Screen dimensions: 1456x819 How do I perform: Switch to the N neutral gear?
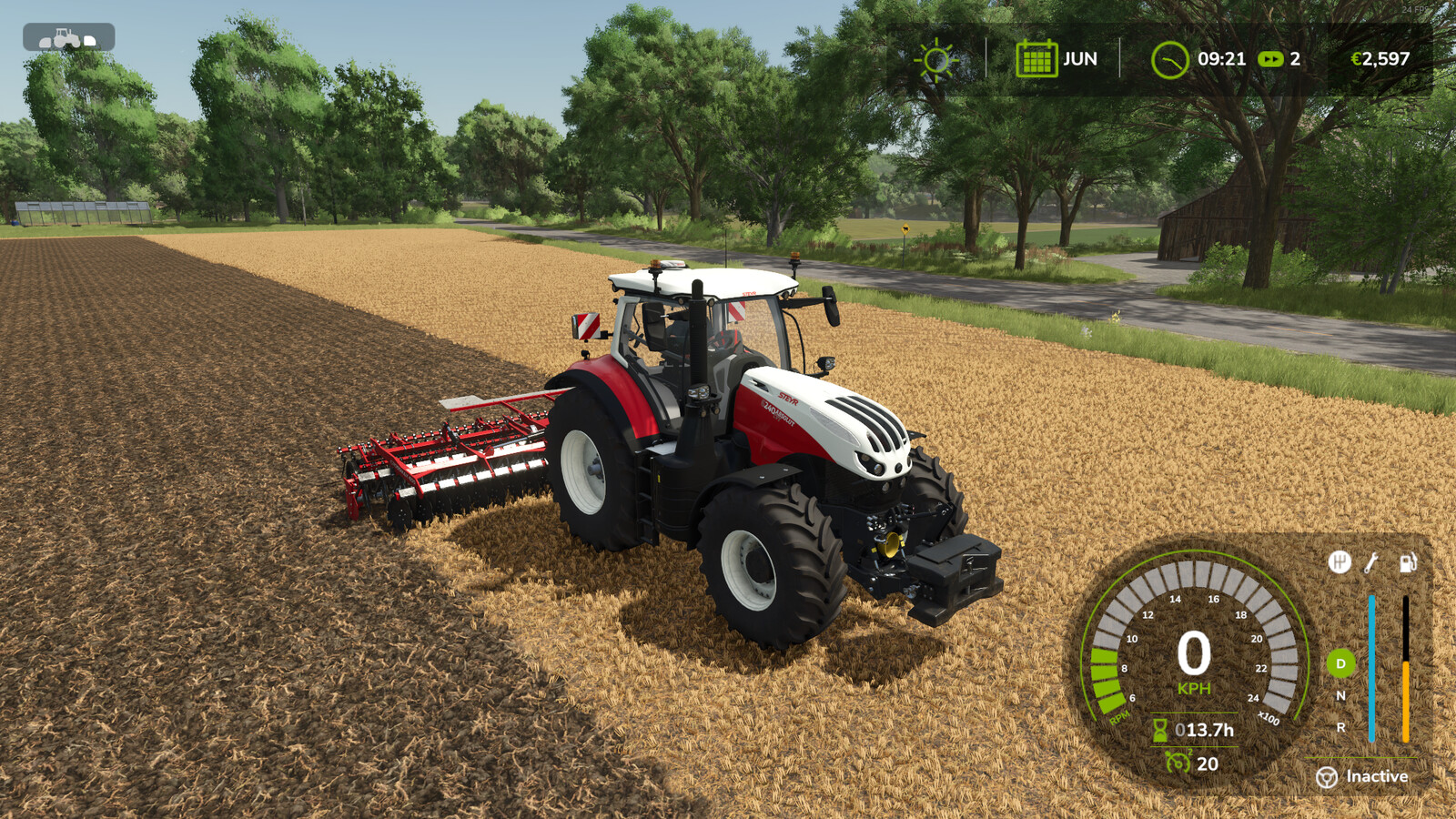point(1340,695)
